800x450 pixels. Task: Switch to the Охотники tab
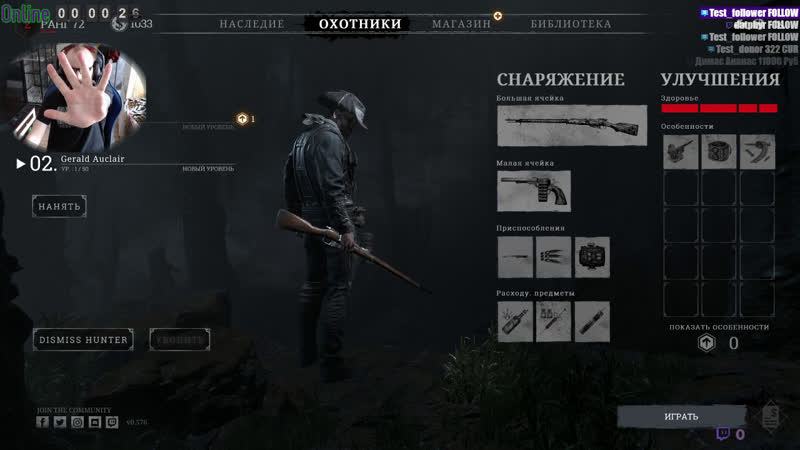(x=360, y=24)
